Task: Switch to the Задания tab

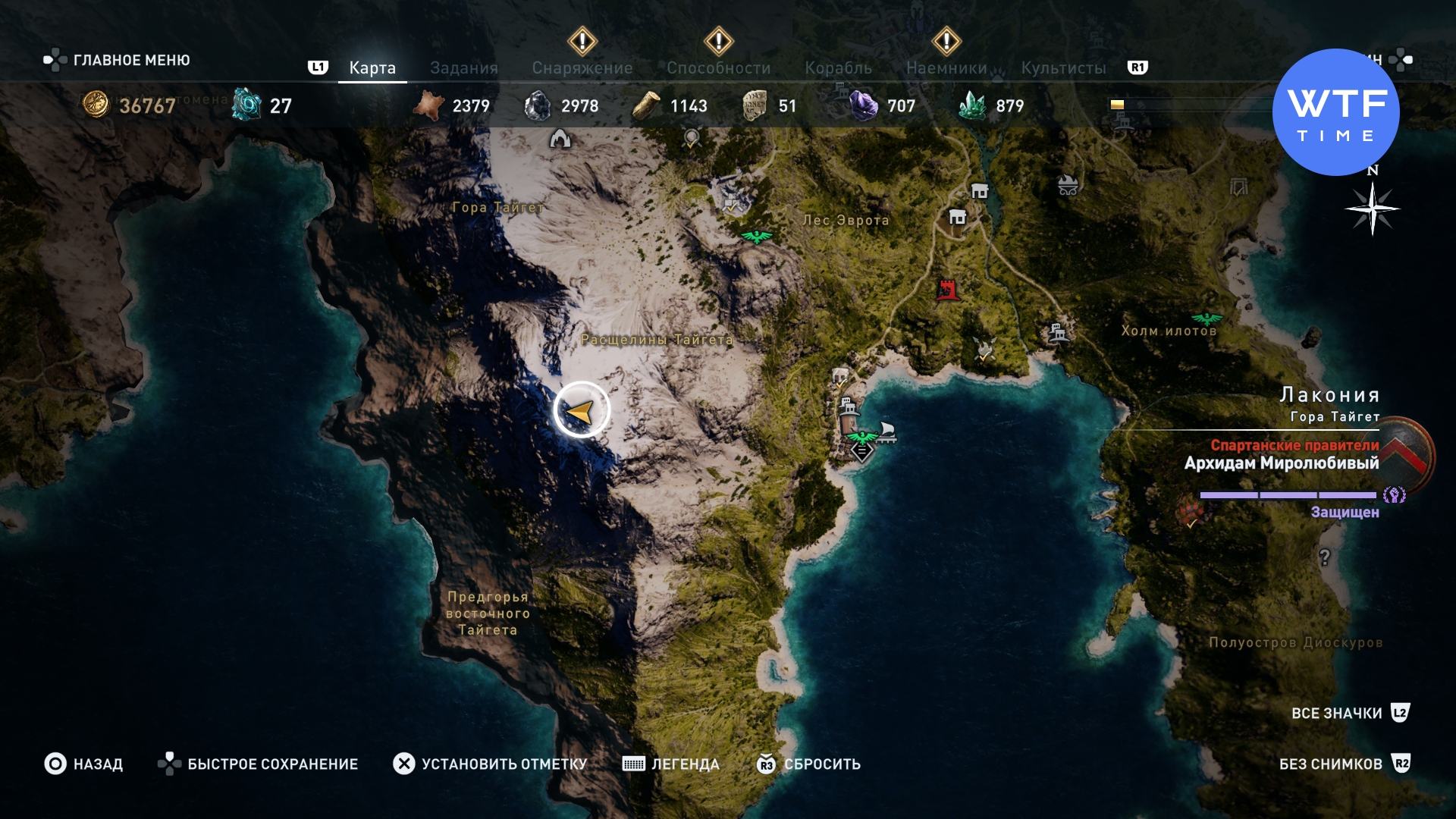Action: (463, 68)
